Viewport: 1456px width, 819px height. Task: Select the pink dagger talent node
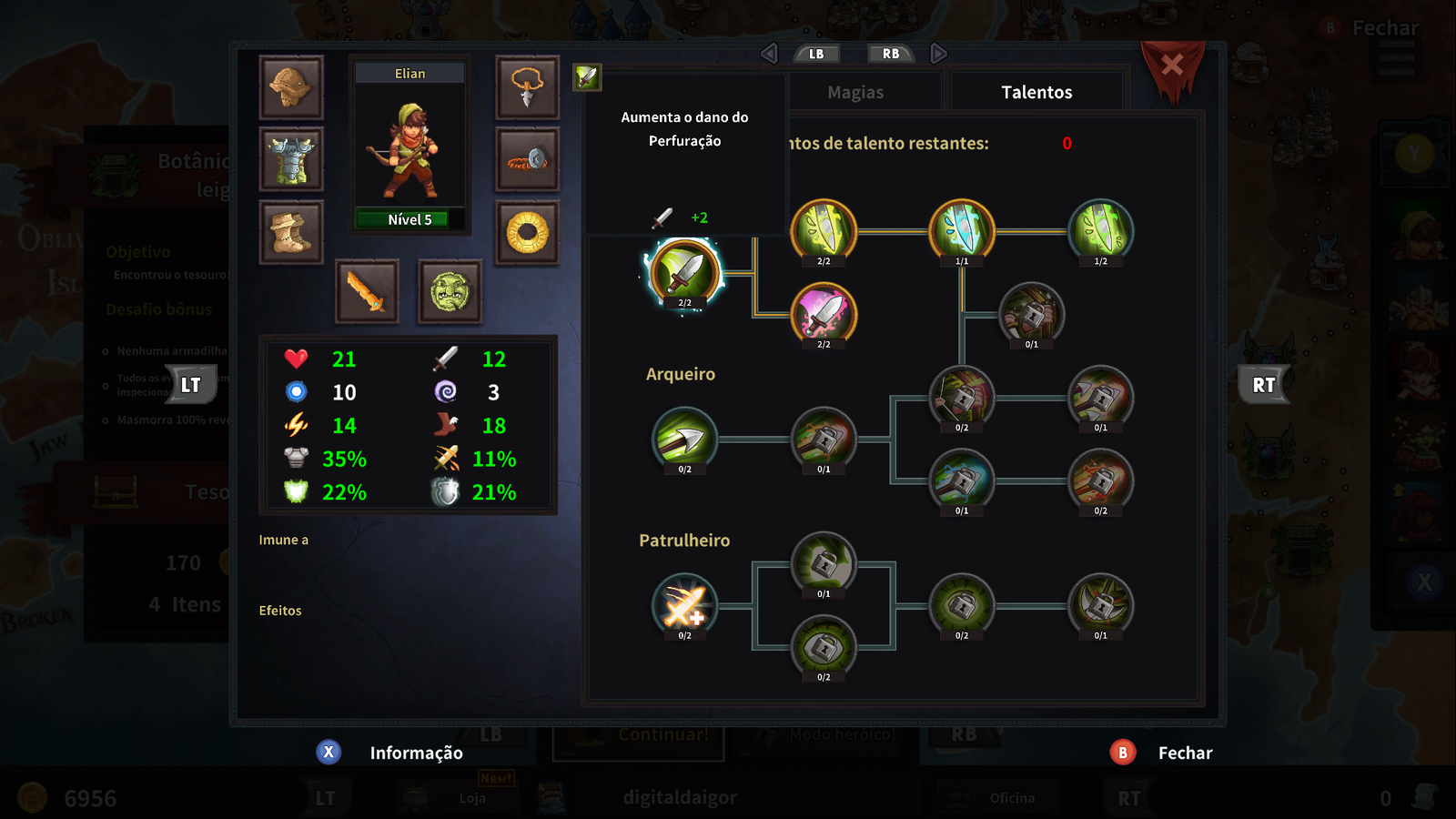pos(824,314)
